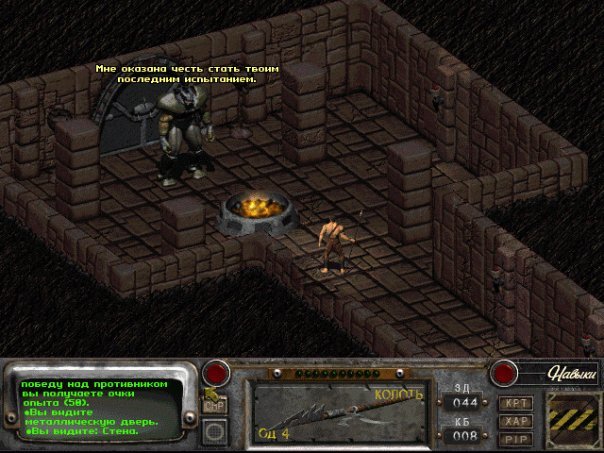Click the hazard-striped combat panel
This screenshot has height=453, width=604.
(571, 418)
